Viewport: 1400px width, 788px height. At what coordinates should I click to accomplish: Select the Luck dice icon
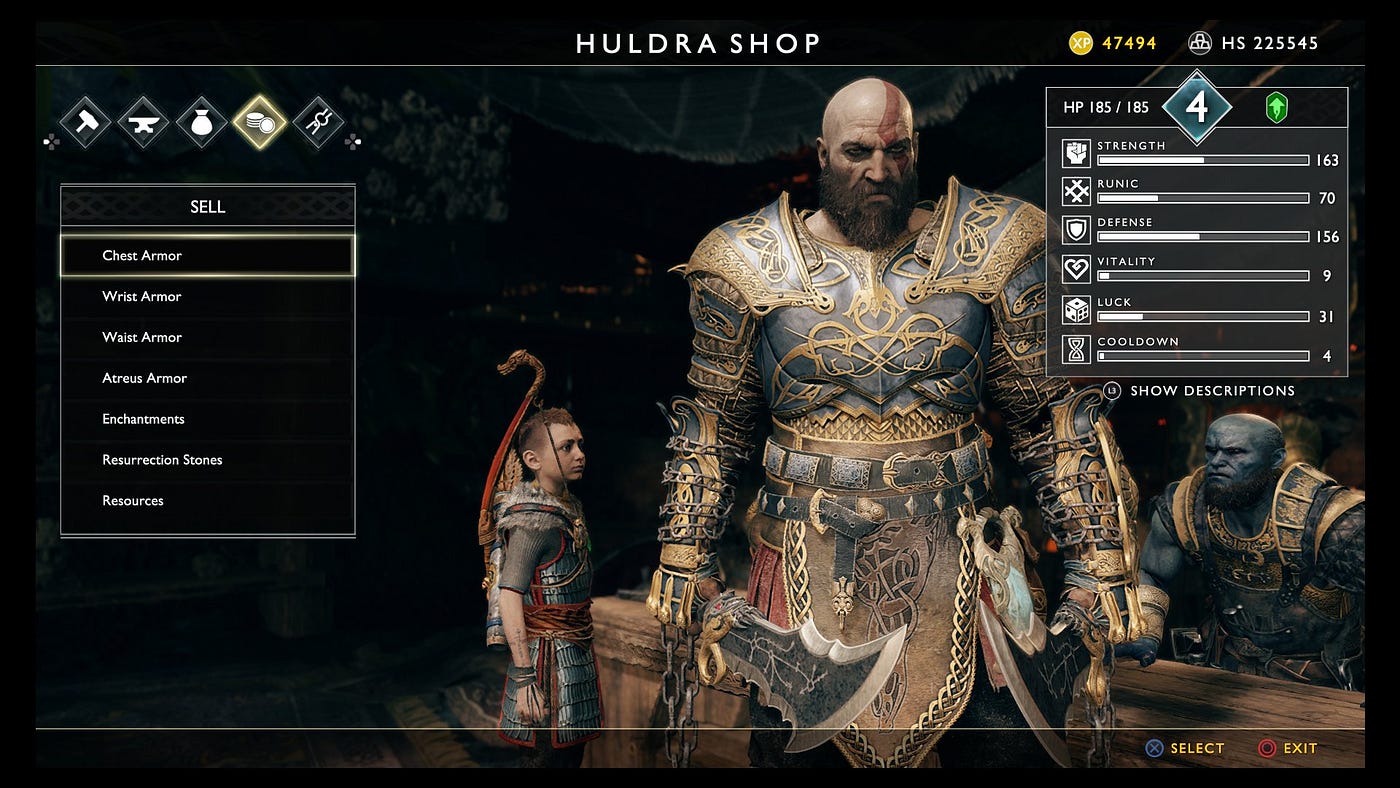(1076, 309)
